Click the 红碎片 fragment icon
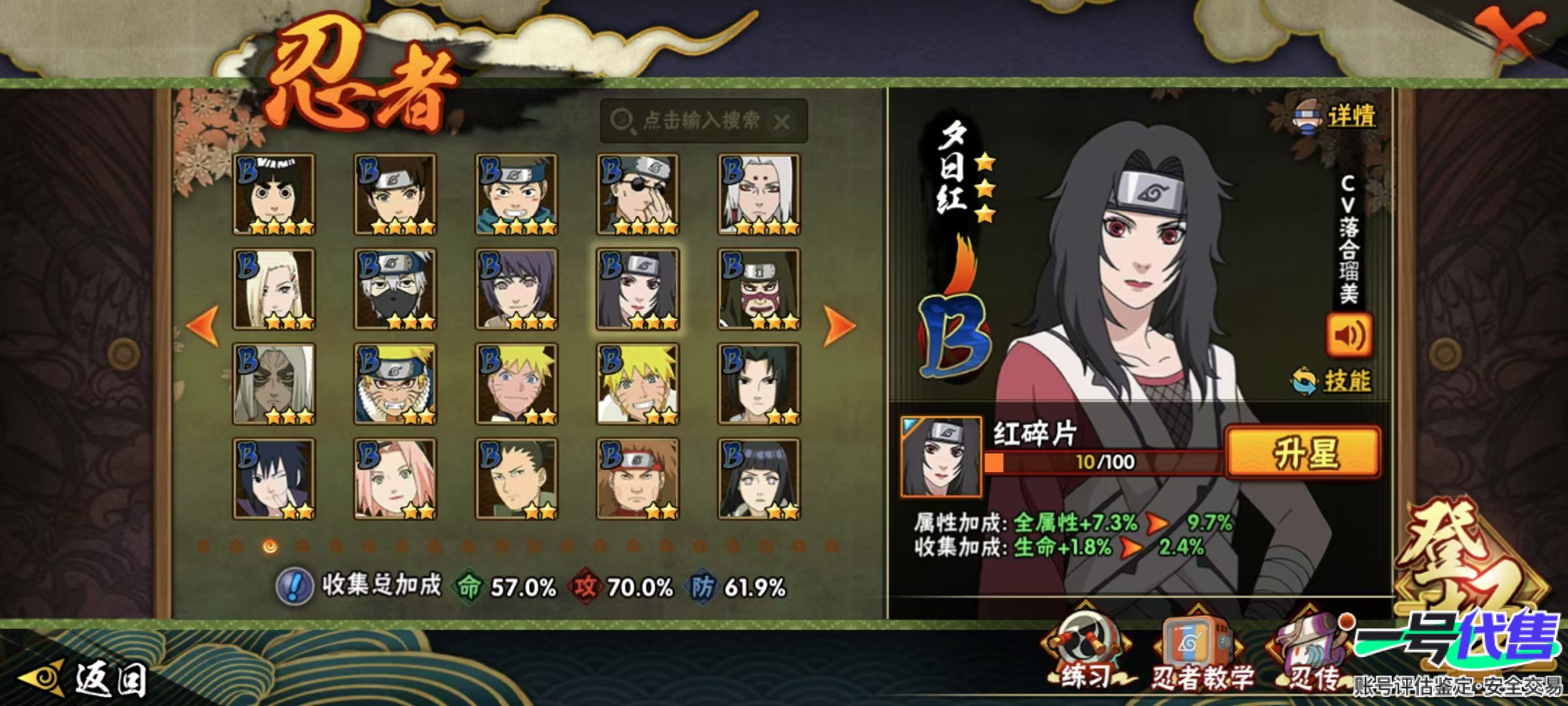The width and height of the screenshot is (1568, 706). click(x=941, y=456)
